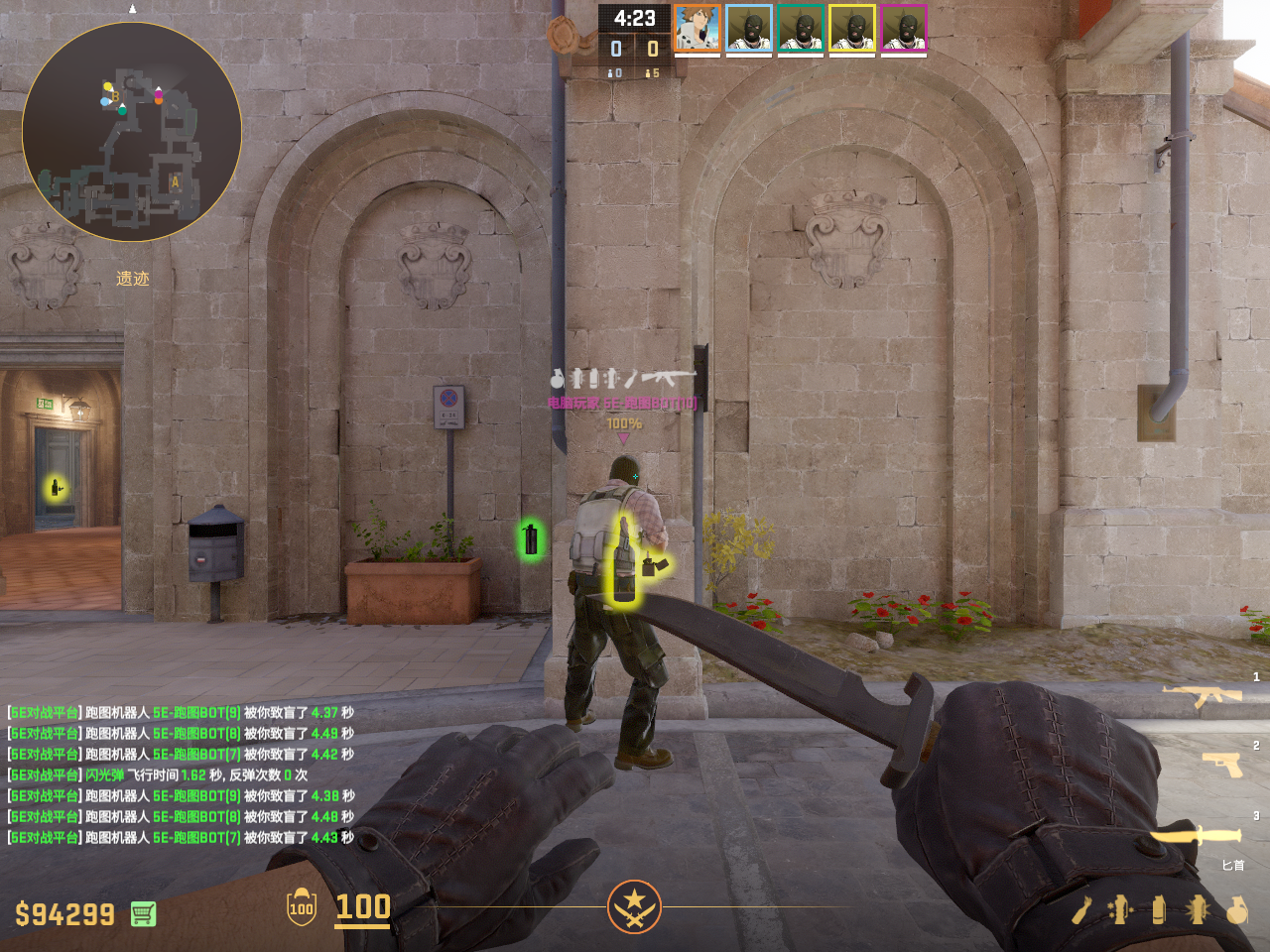Switch to the pistol weapon slot
The width and height of the screenshot is (1270, 952).
pos(1222,764)
